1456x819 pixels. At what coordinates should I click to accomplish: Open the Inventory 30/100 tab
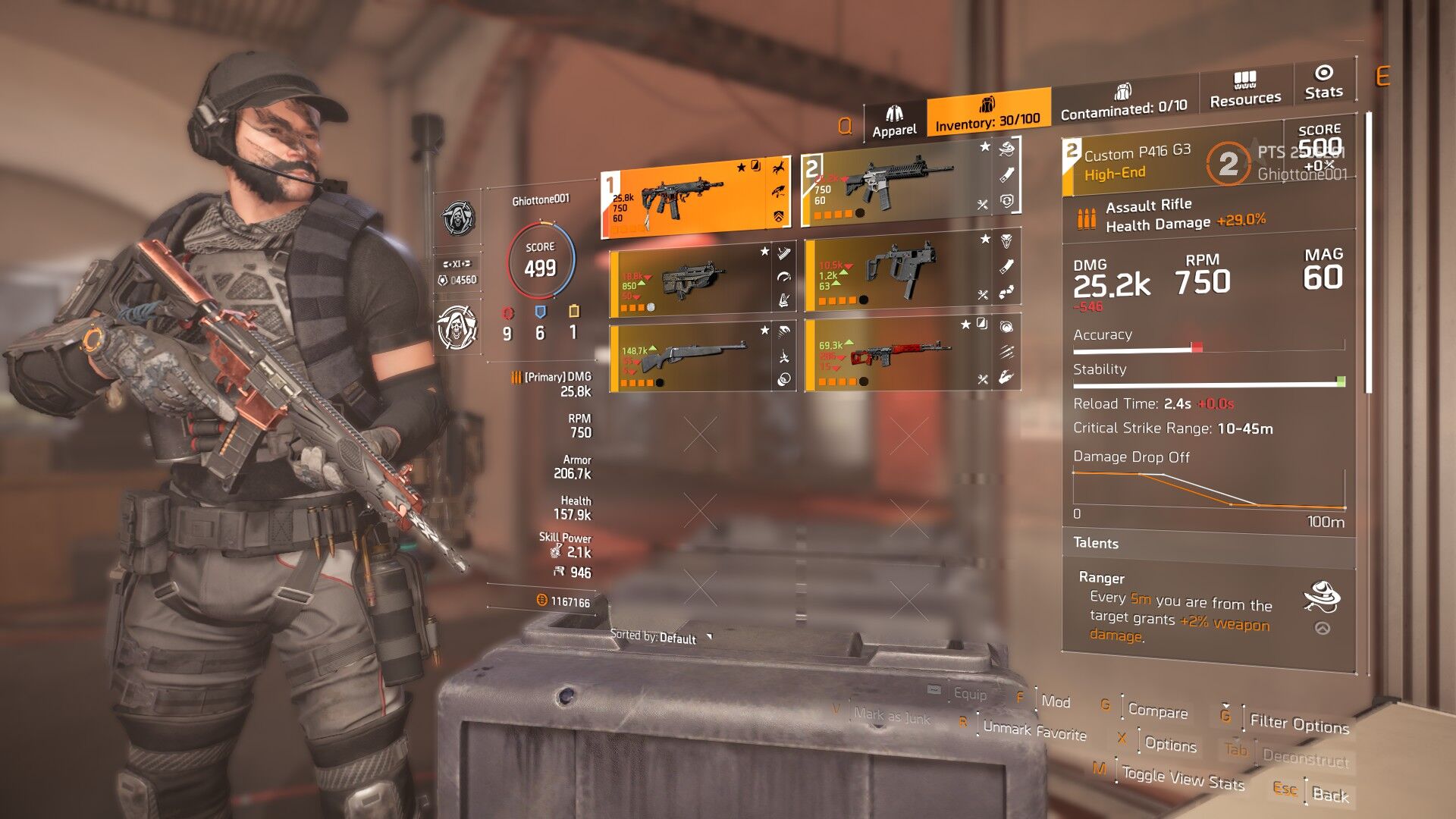987,114
